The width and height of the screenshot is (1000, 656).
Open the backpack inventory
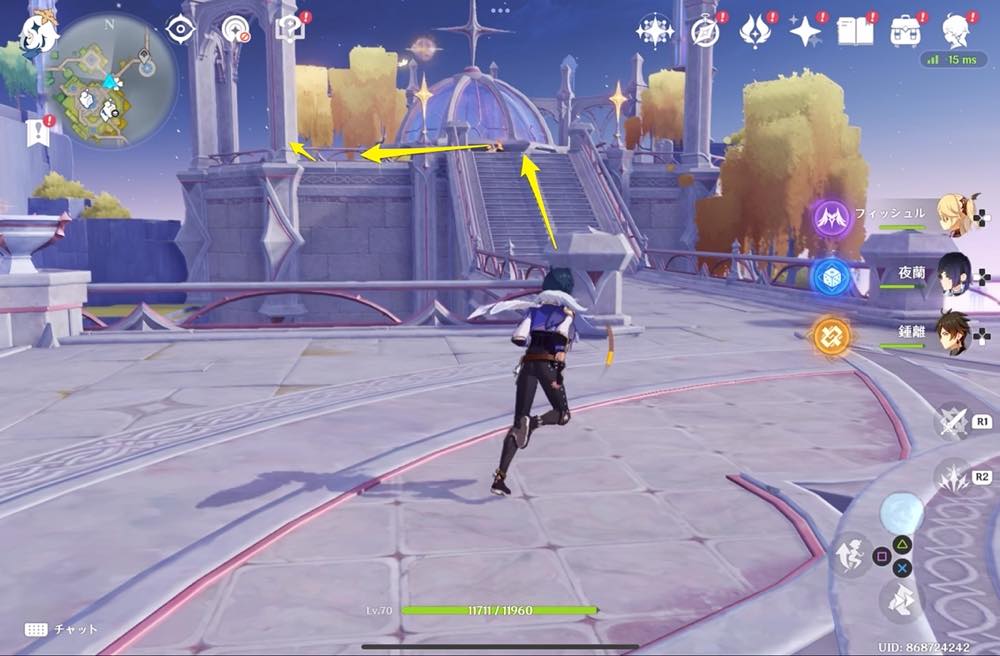pyautogui.click(x=906, y=31)
